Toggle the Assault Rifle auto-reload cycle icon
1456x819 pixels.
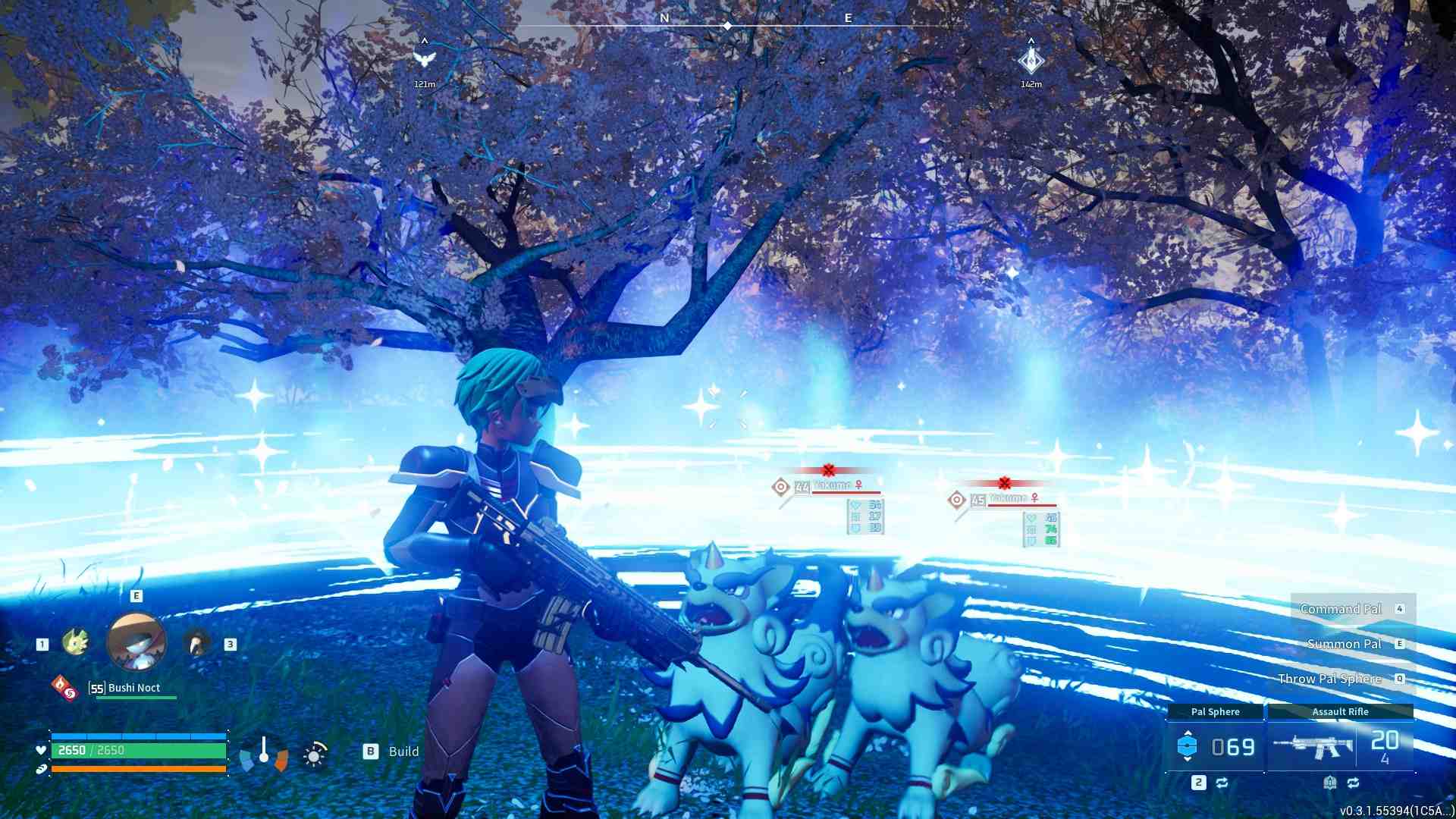(1354, 783)
